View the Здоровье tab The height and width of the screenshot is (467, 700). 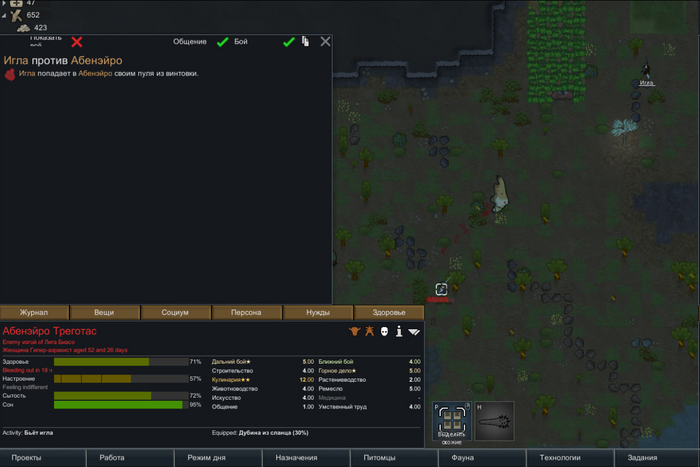(x=388, y=312)
